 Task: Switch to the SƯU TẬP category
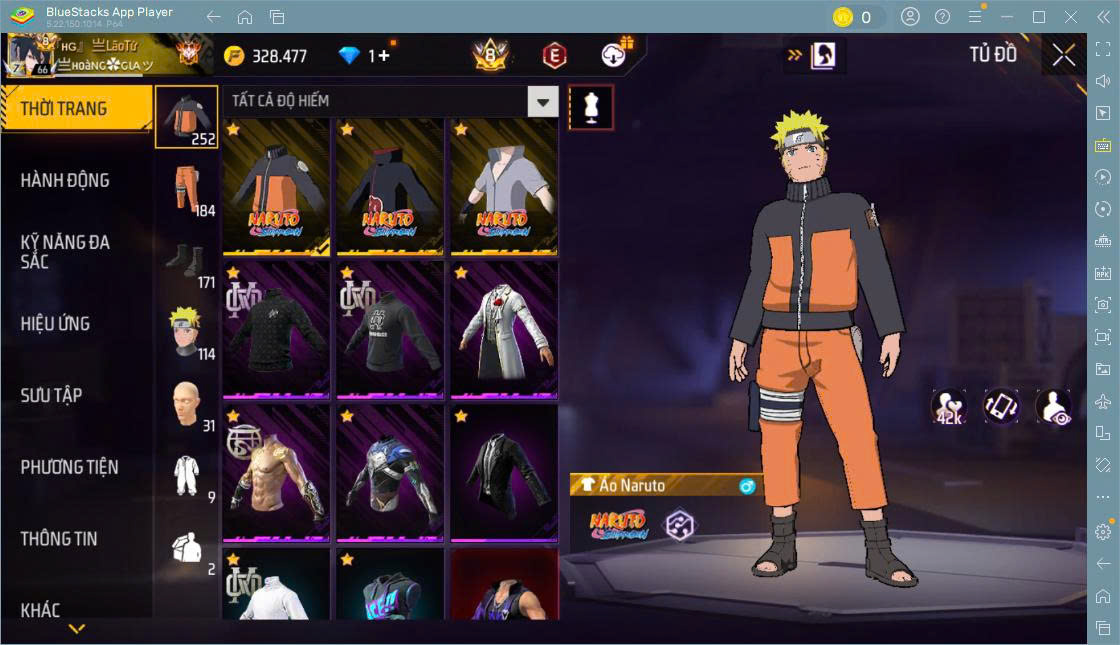pyautogui.click(x=51, y=395)
